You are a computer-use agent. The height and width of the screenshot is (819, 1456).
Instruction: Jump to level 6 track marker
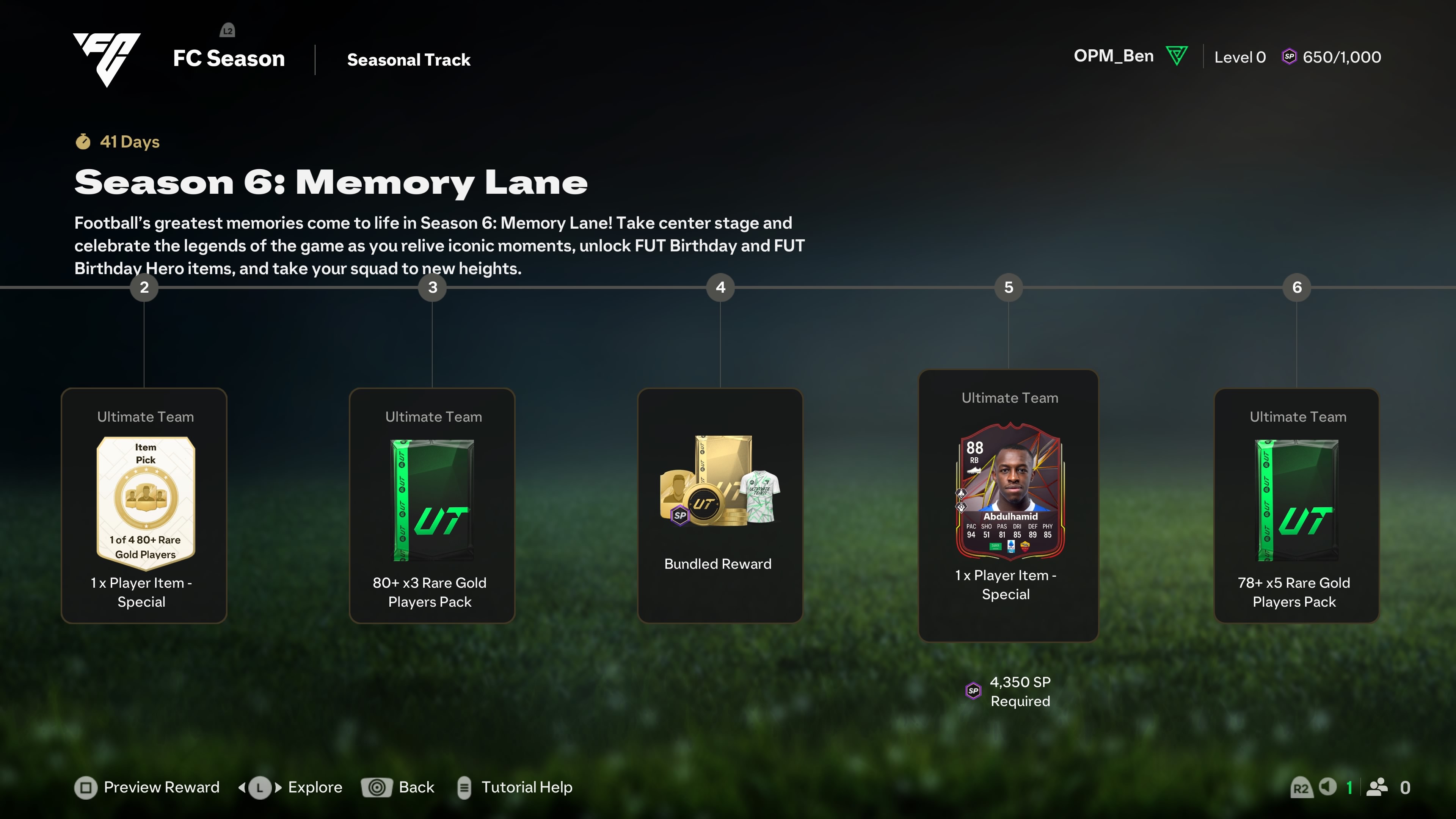1297,287
